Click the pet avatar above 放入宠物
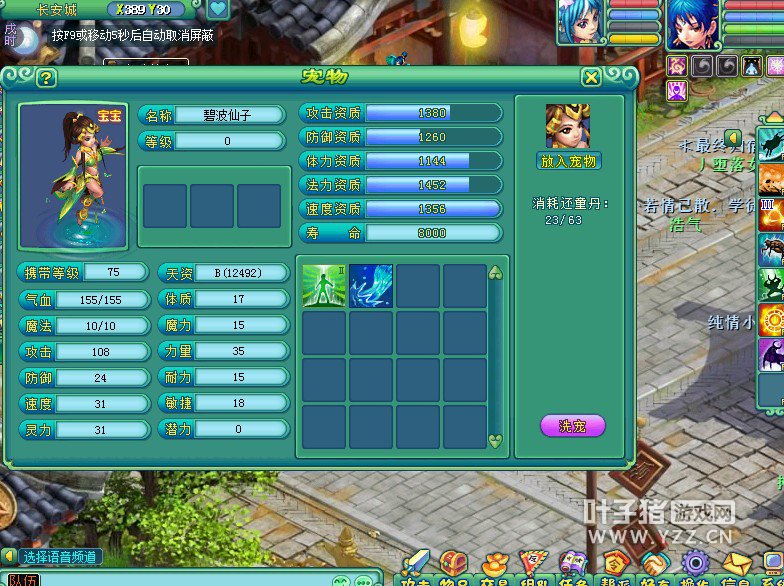 point(568,126)
